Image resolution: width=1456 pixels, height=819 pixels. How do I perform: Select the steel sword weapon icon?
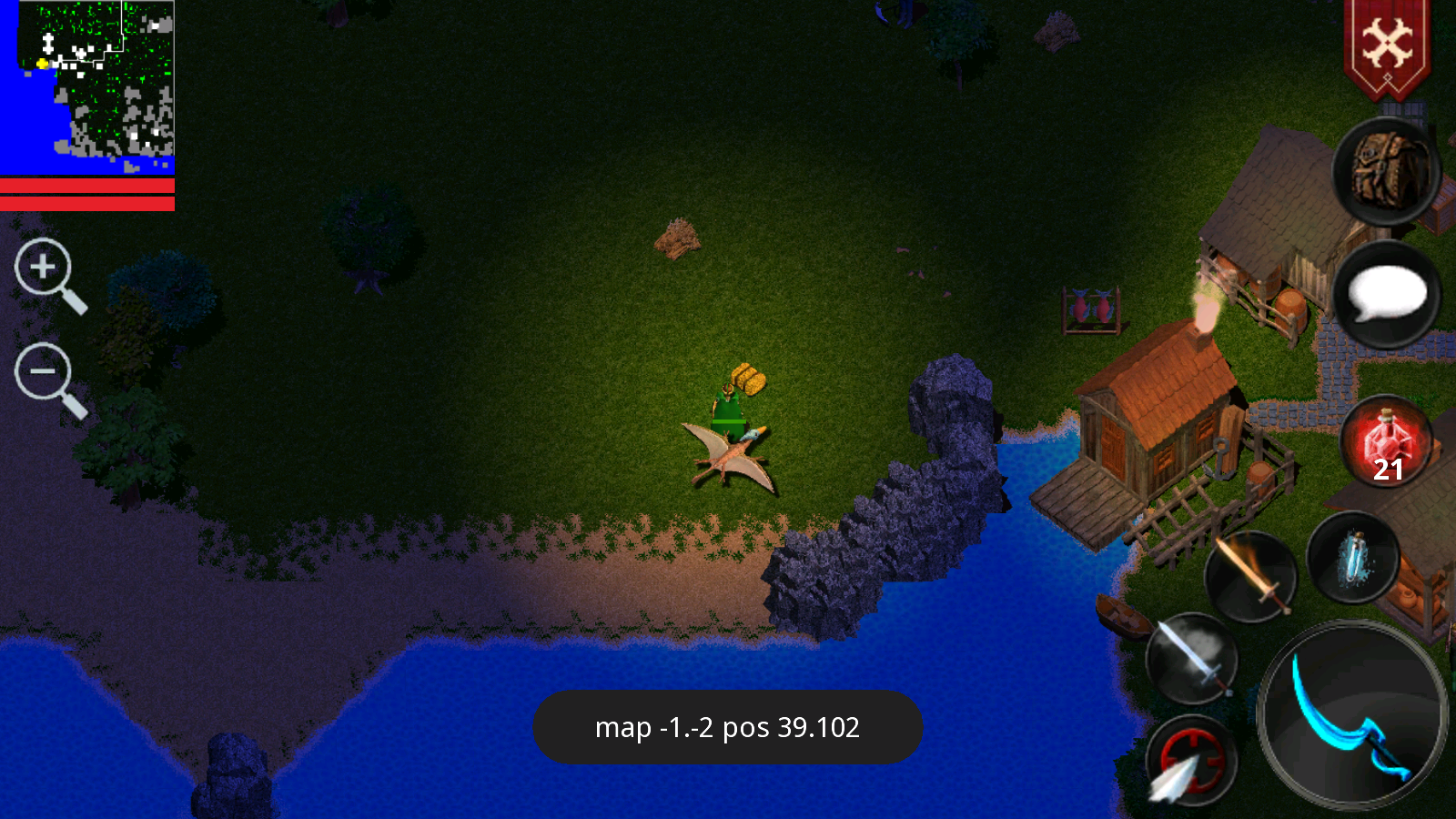[x=1193, y=658]
